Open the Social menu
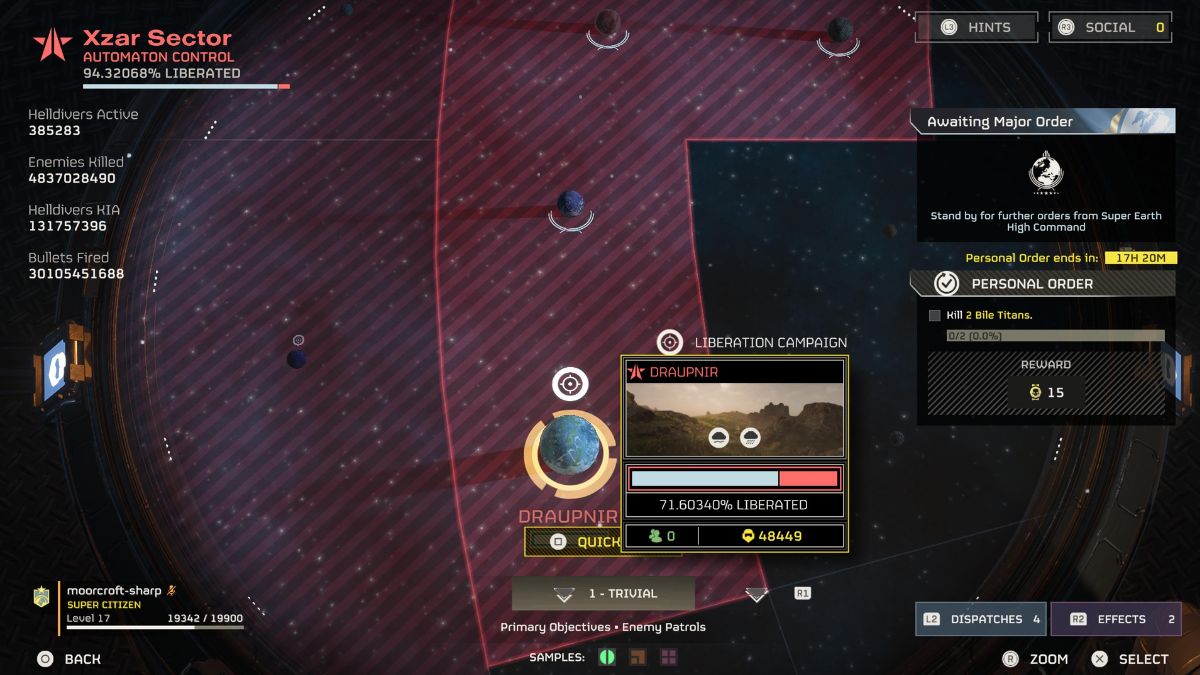Image resolution: width=1200 pixels, height=675 pixels. click(x=1110, y=28)
